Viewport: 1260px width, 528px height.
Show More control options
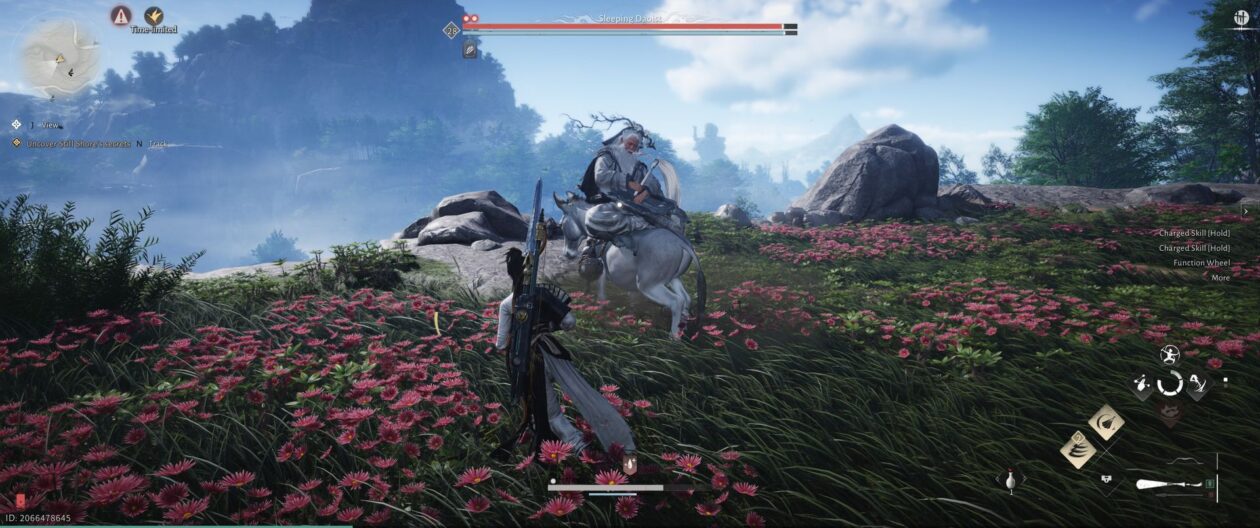coord(1220,278)
